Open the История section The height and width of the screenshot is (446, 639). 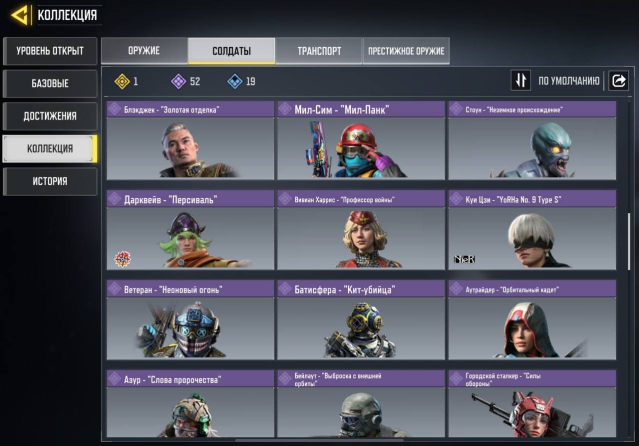coord(50,181)
